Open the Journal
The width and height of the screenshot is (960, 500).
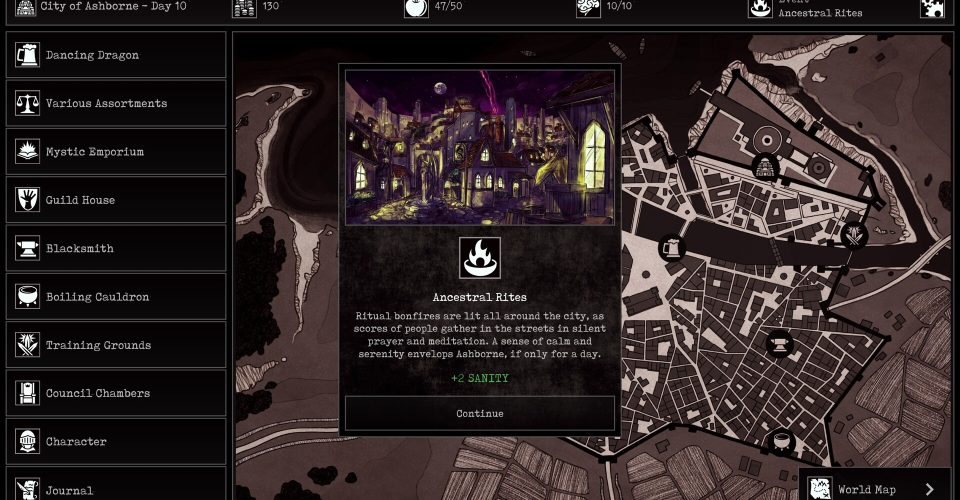coord(116,488)
